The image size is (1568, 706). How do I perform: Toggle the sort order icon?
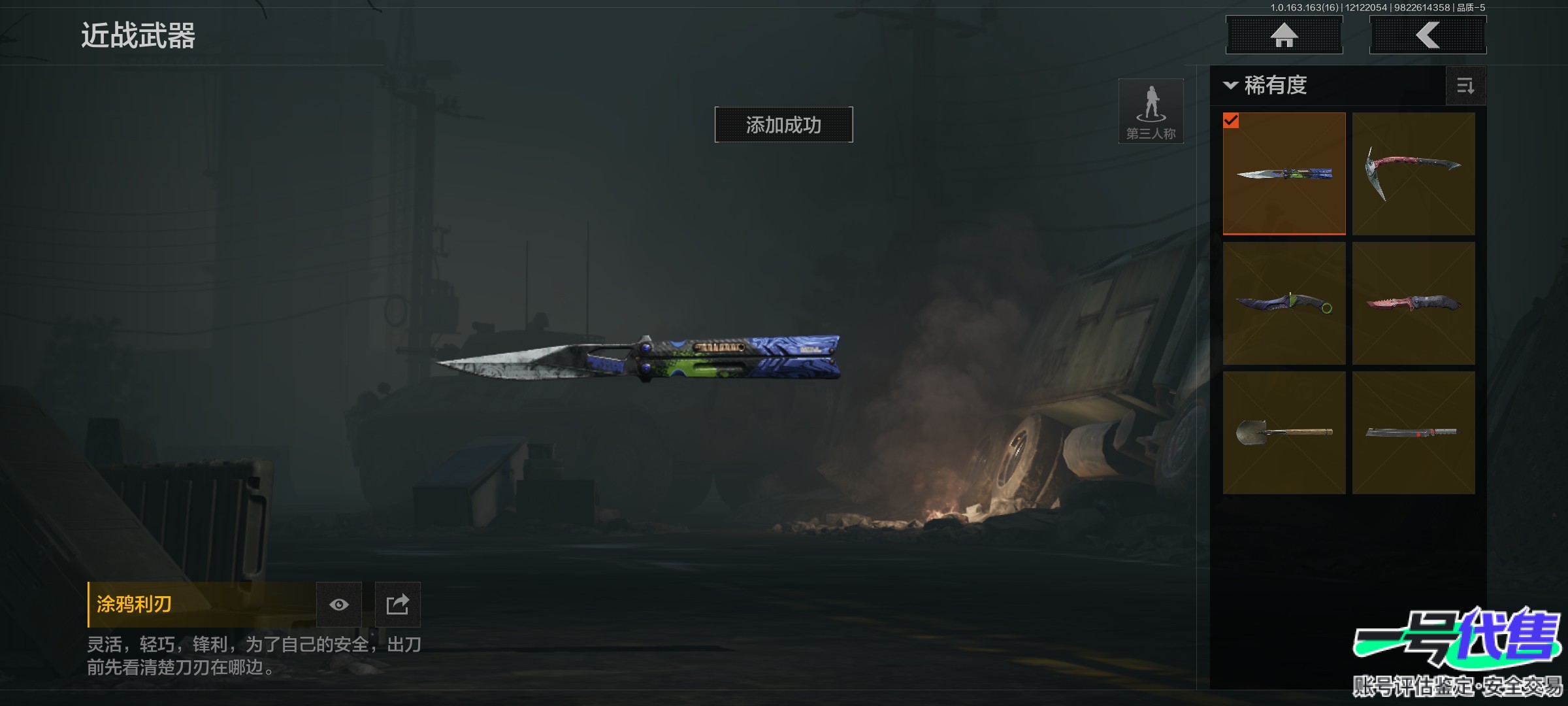[x=1465, y=86]
